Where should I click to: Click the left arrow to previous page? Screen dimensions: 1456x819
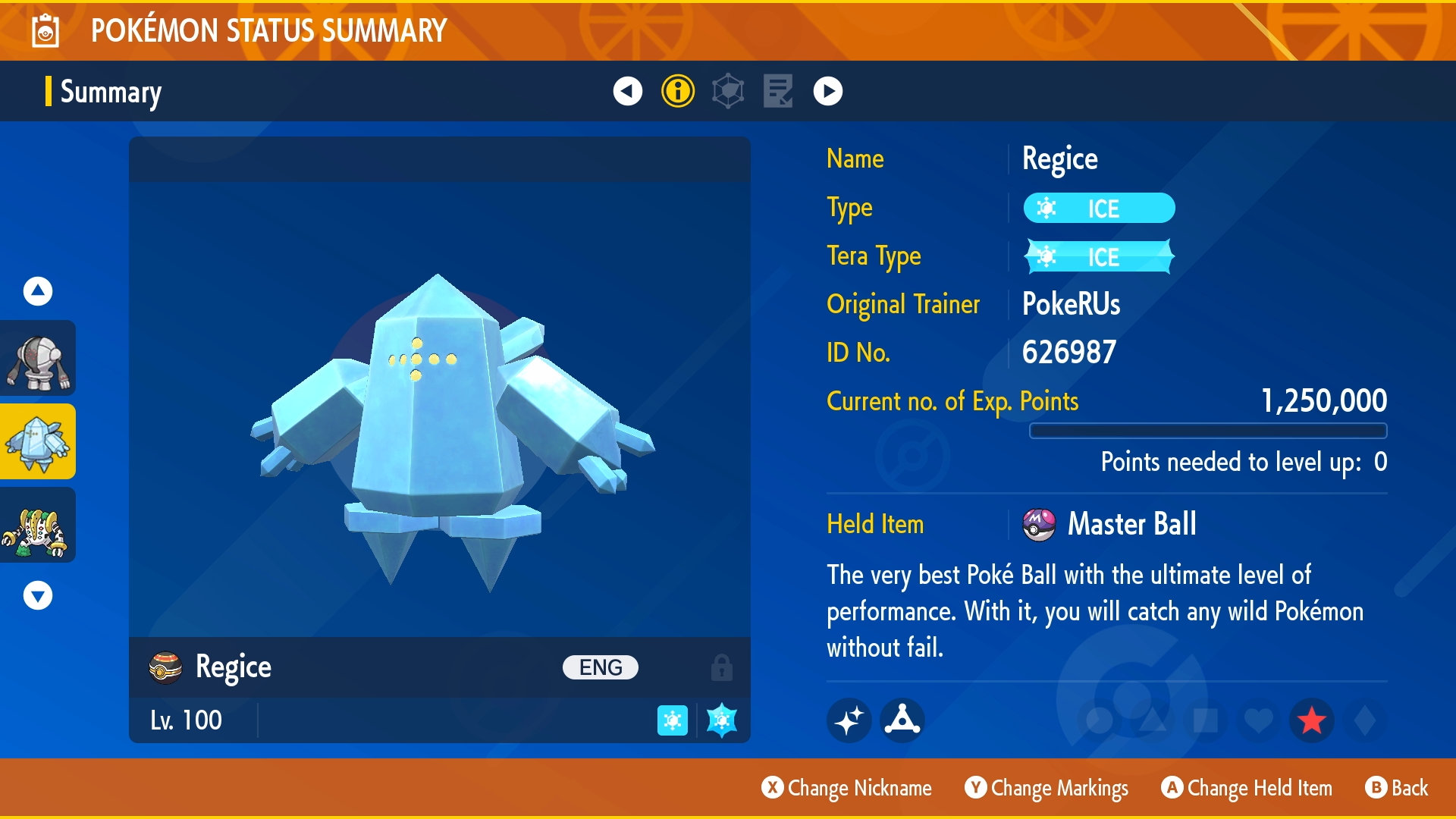(626, 93)
